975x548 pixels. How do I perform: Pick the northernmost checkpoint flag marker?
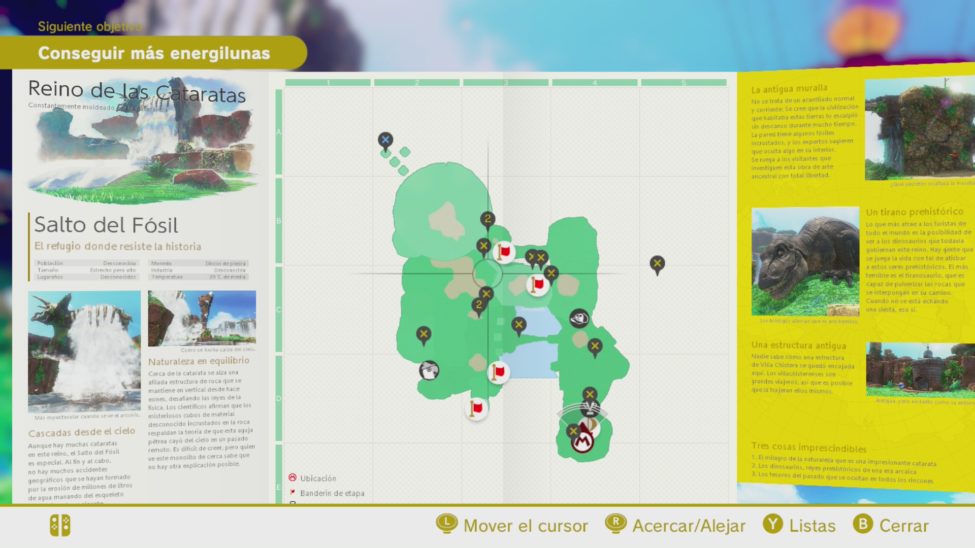pos(504,251)
